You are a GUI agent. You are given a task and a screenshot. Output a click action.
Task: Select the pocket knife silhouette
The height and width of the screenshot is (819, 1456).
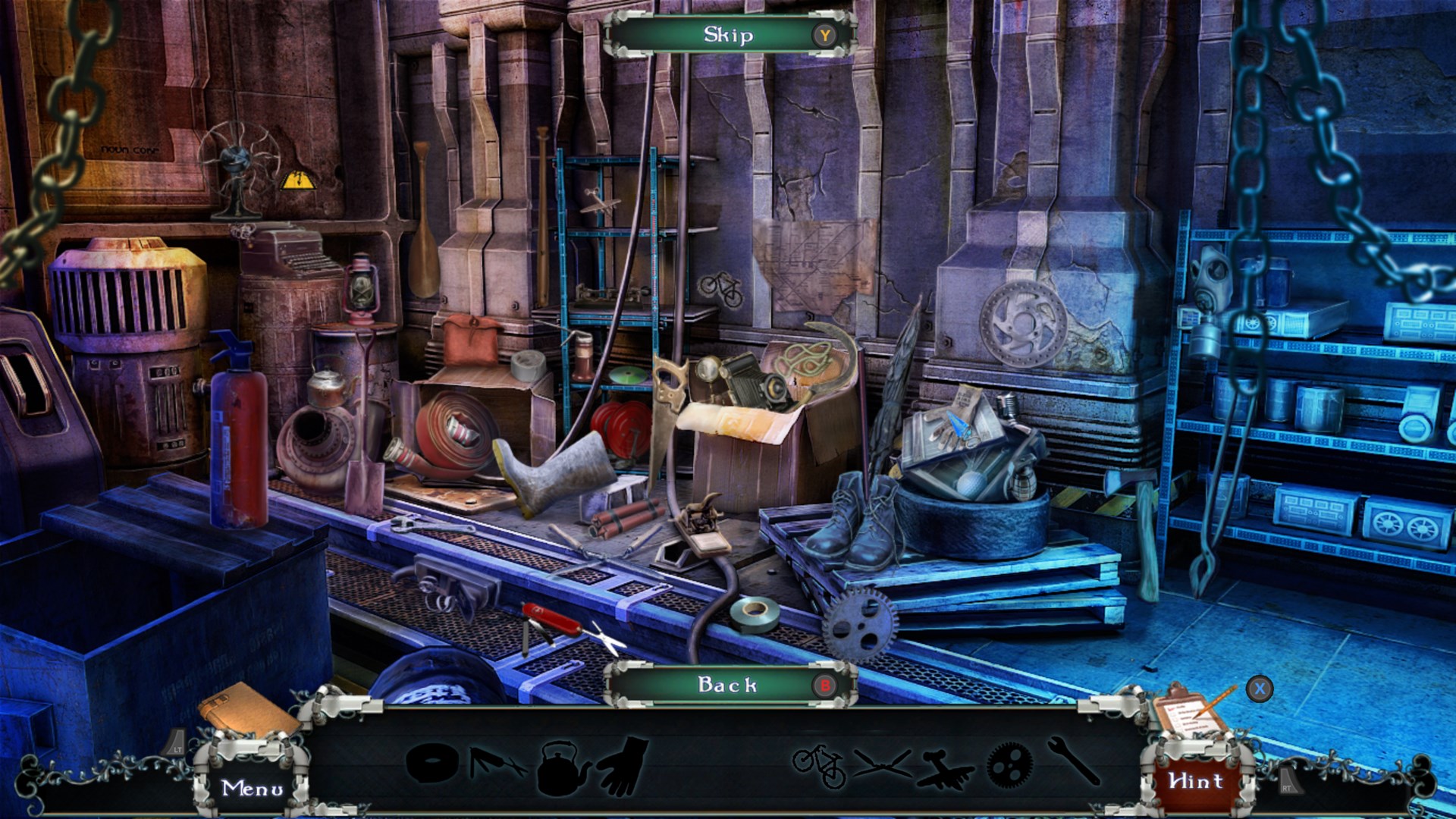pyautogui.click(x=497, y=763)
